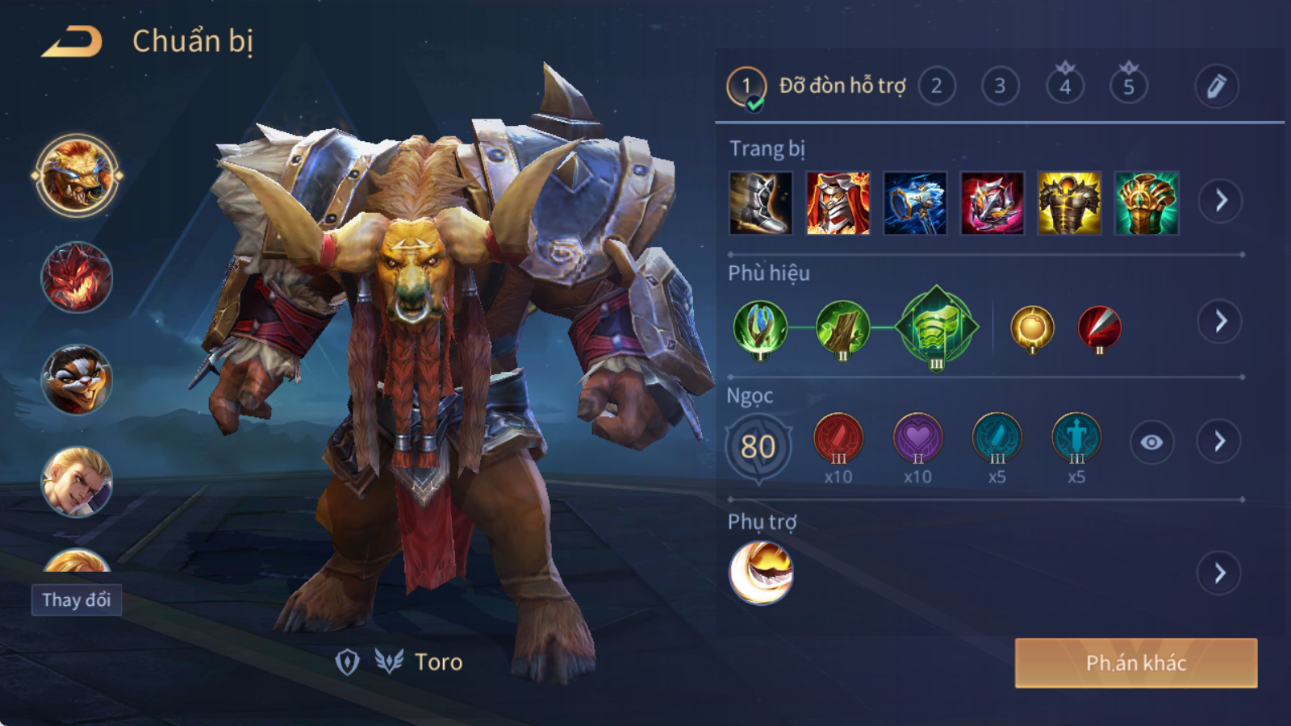Pick the blond-haired hero portrait
The width and height of the screenshot is (1291, 726).
[x=77, y=482]
